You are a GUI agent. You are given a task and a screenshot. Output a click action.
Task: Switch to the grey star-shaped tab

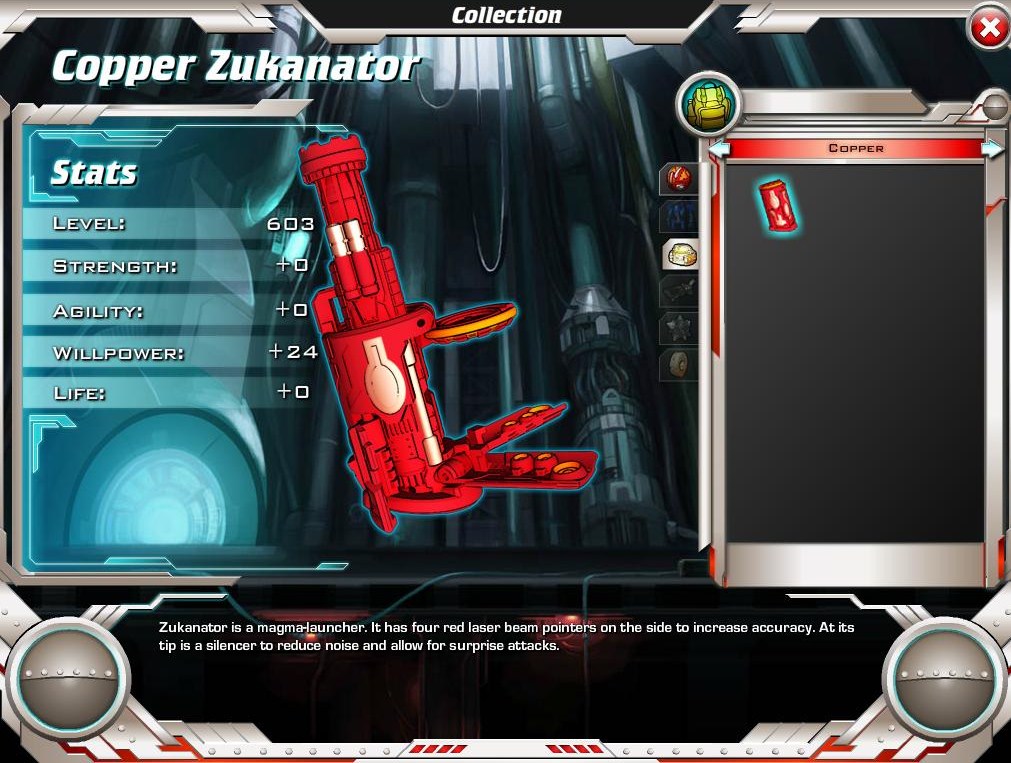point(680,327)
